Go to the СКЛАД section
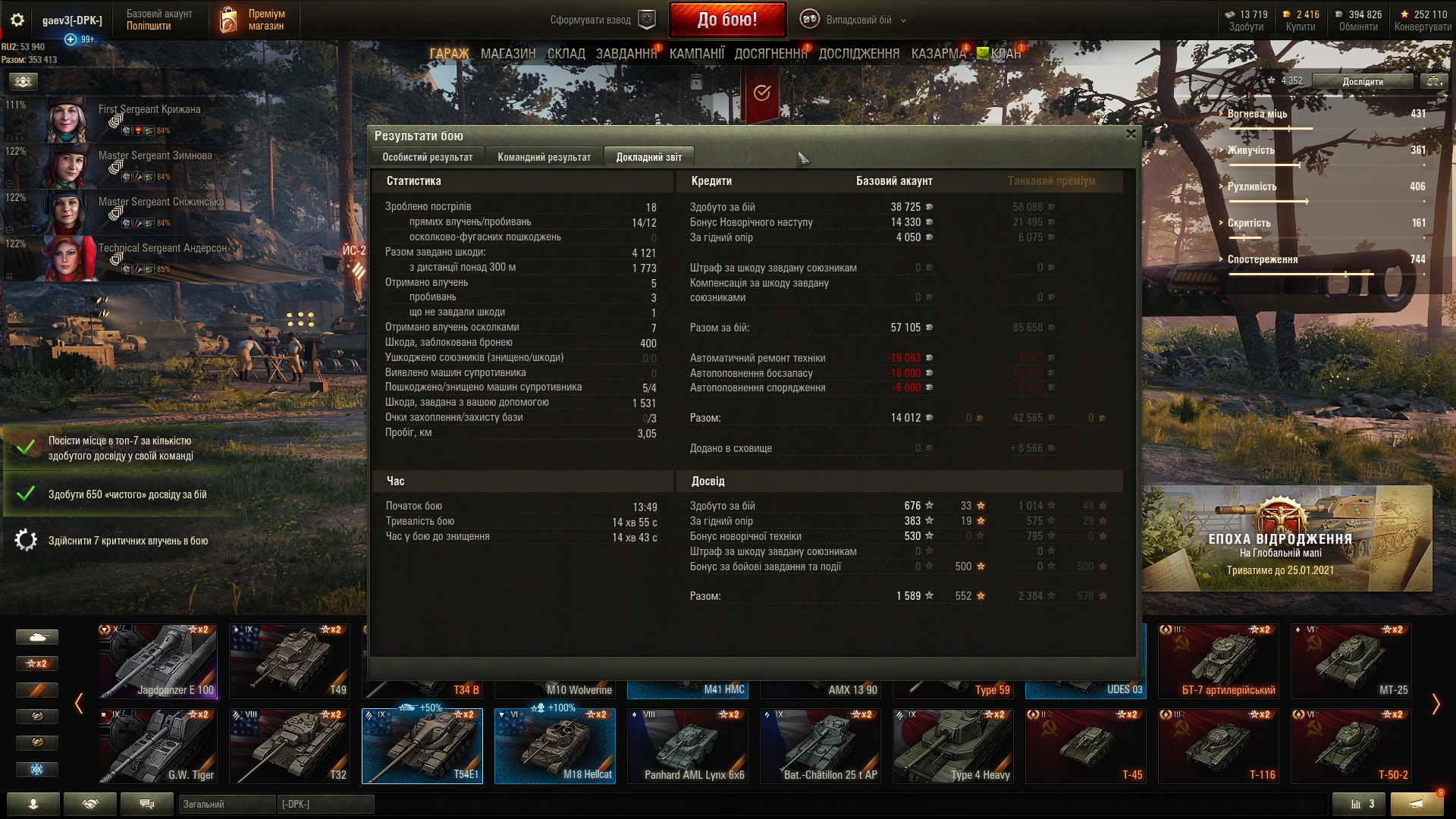 566,54
